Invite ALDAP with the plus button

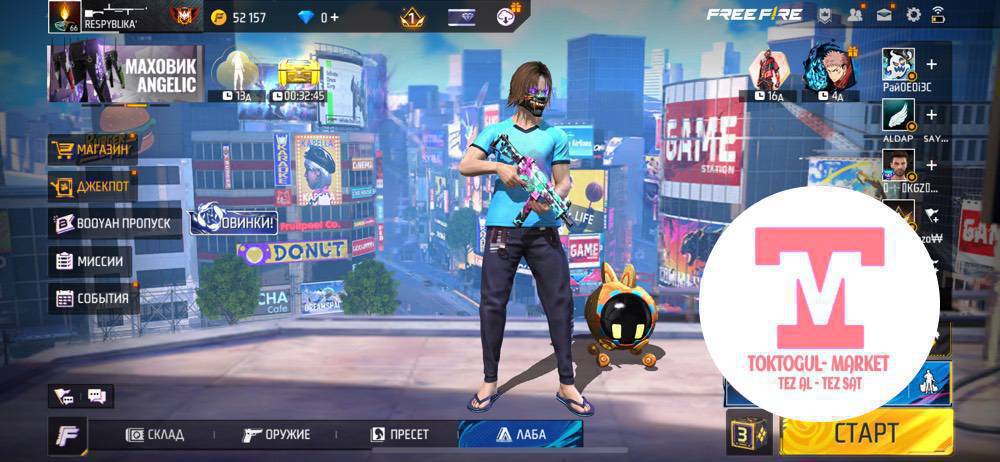(932, 115)
